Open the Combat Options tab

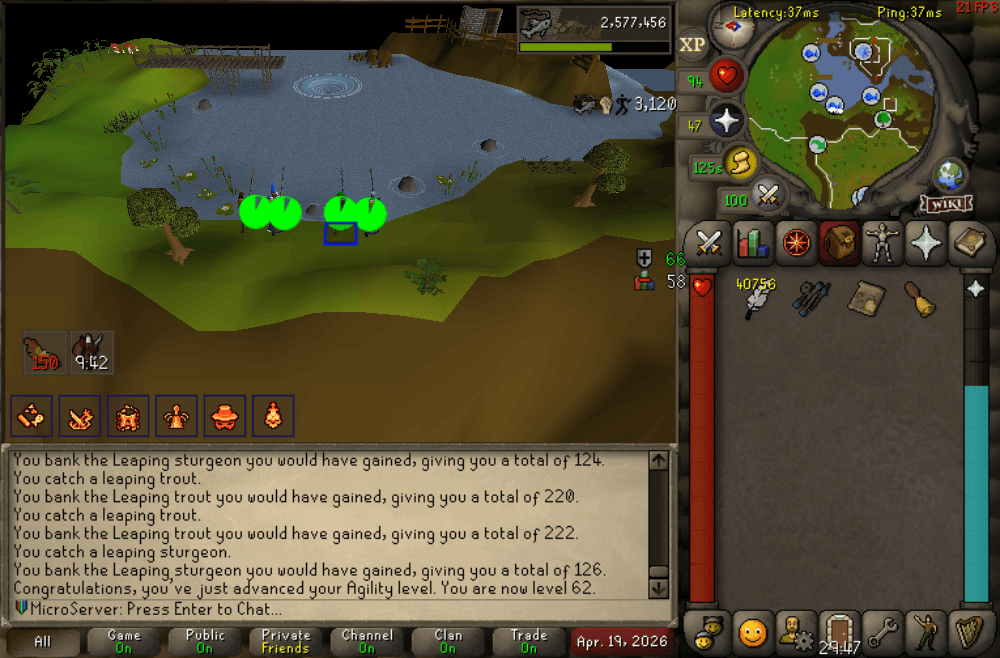pos(710,243)
